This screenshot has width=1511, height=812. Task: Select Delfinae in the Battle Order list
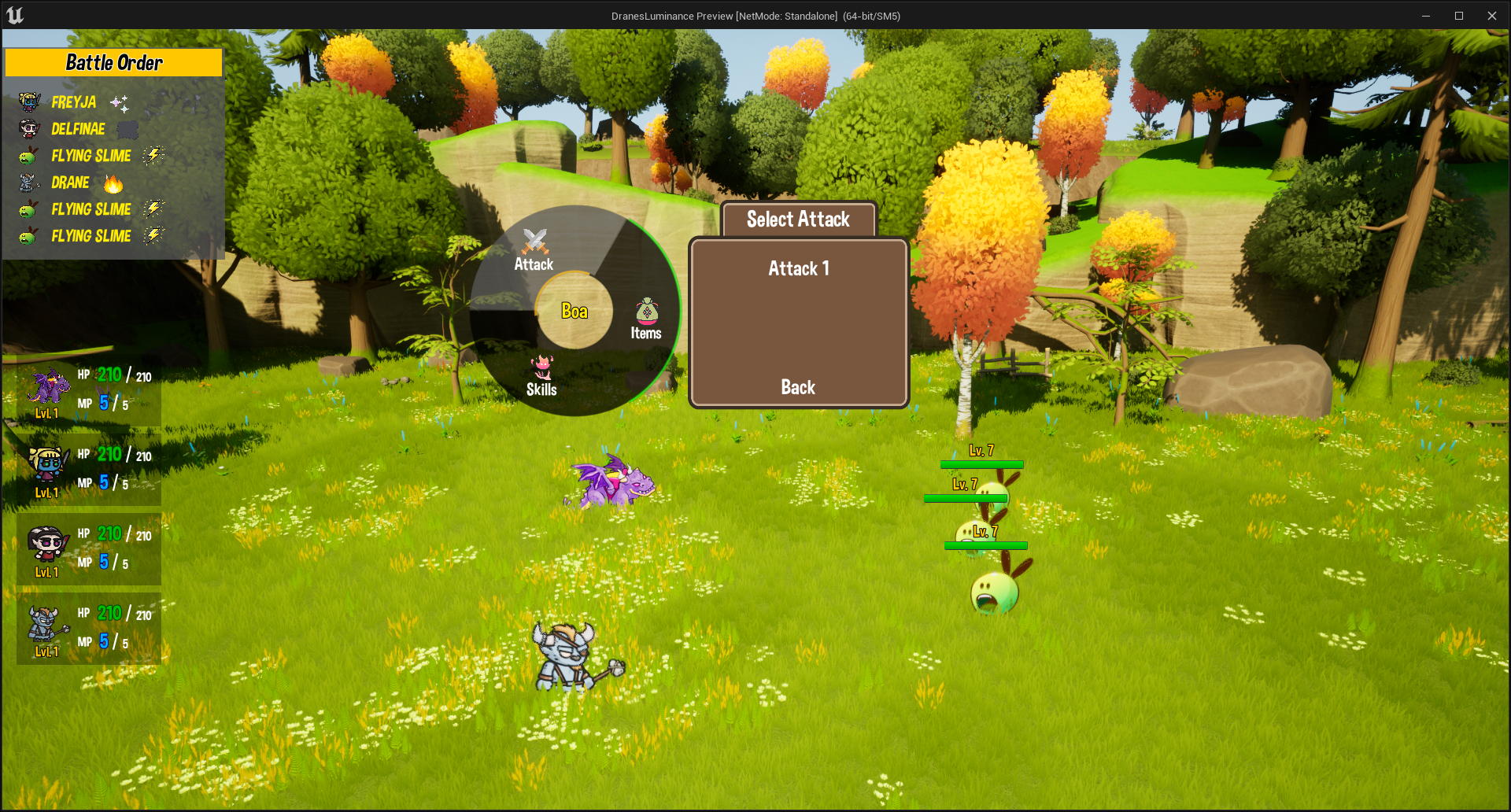[x=78, y=129]
